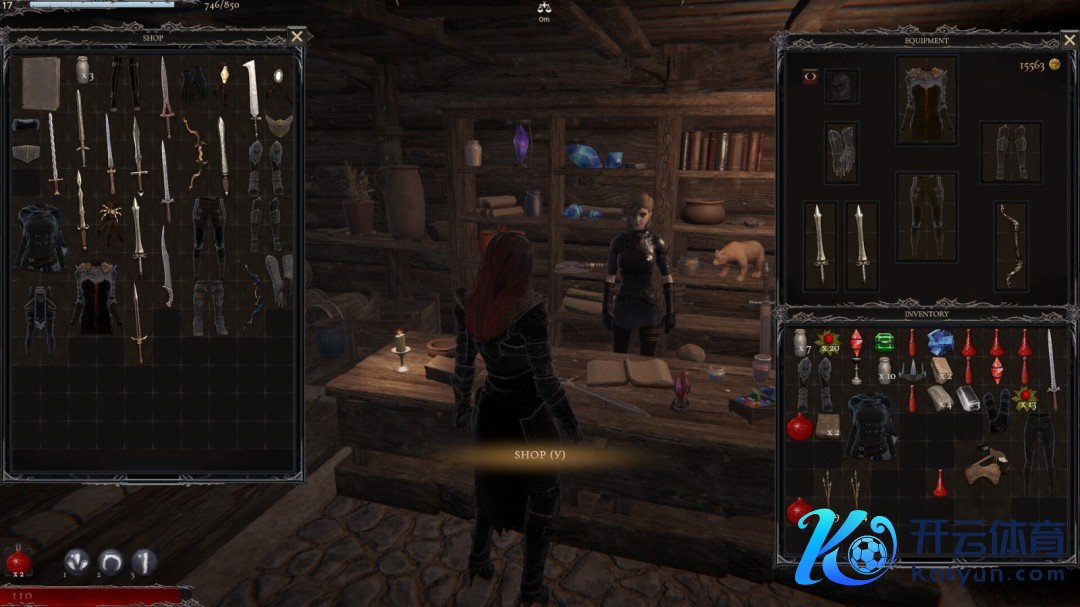Pick the large cleaver blade in the shop
Image resolution: width=1080 pixels, height=607 pixels.
tap(252, 93)
